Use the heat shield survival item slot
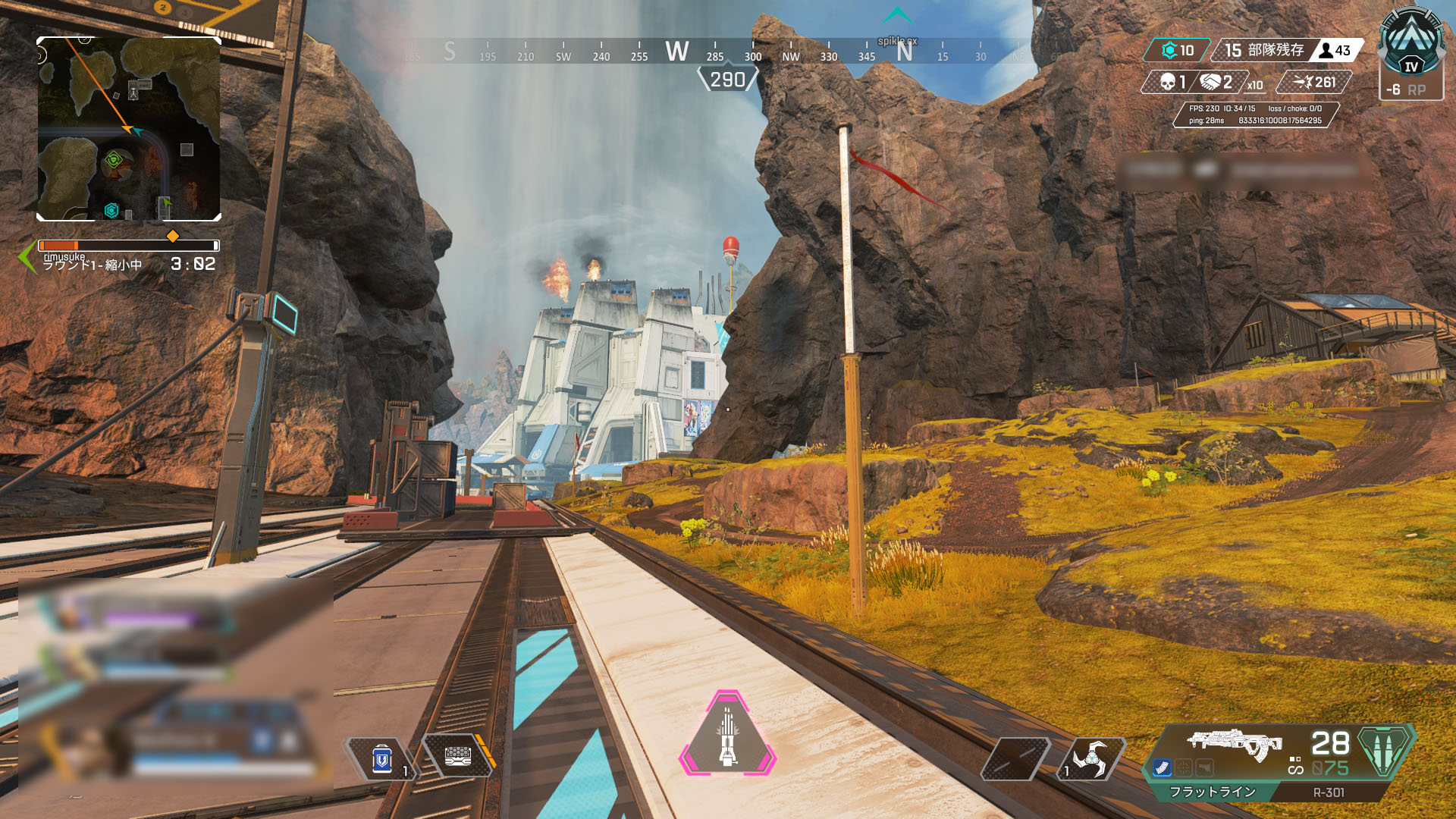The height and width of the screenshot is (819, 1456). pyautogui.click(x=458, y=756)
